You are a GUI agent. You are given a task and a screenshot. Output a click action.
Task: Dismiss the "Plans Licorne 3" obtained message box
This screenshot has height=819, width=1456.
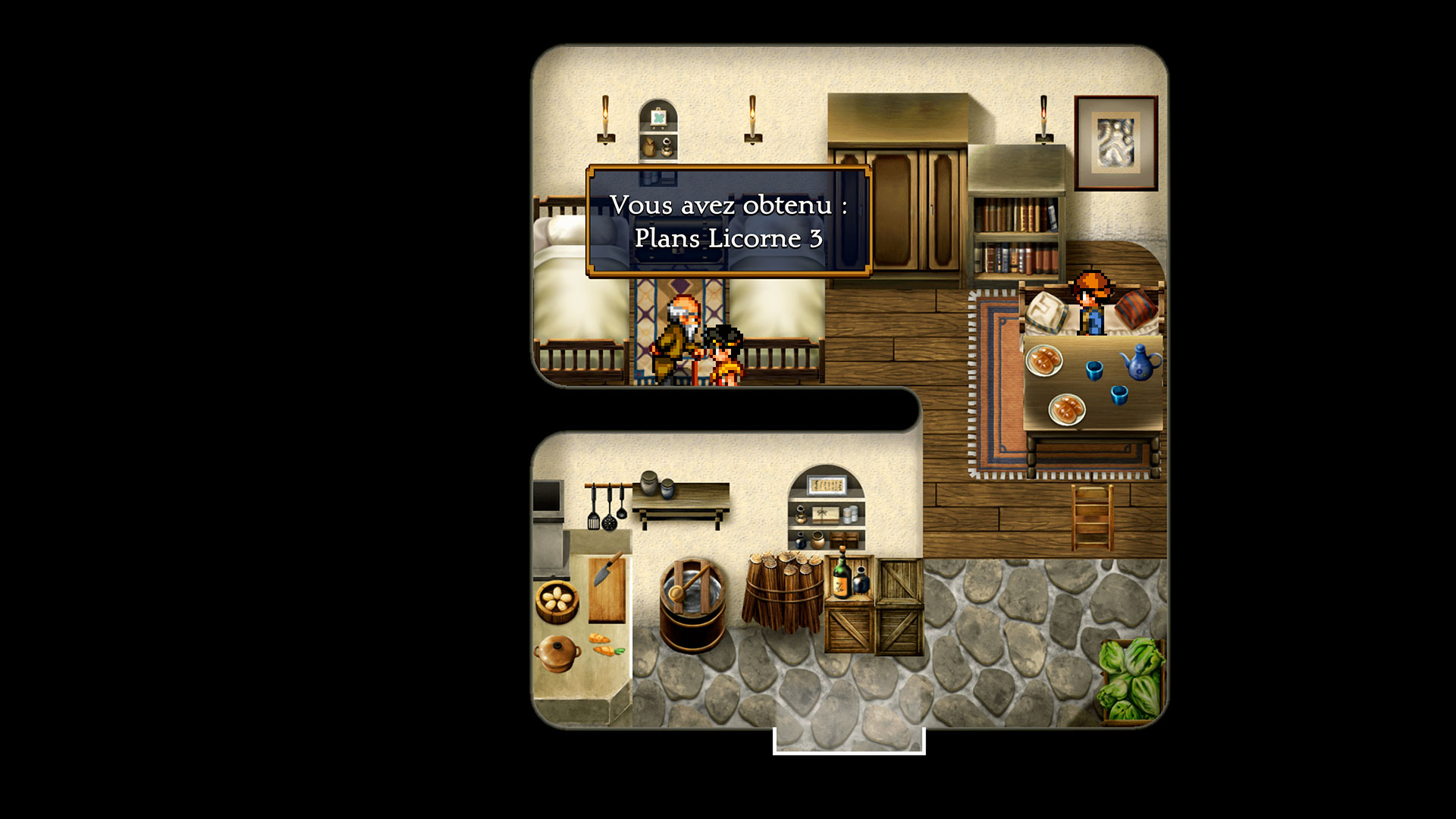728,221
